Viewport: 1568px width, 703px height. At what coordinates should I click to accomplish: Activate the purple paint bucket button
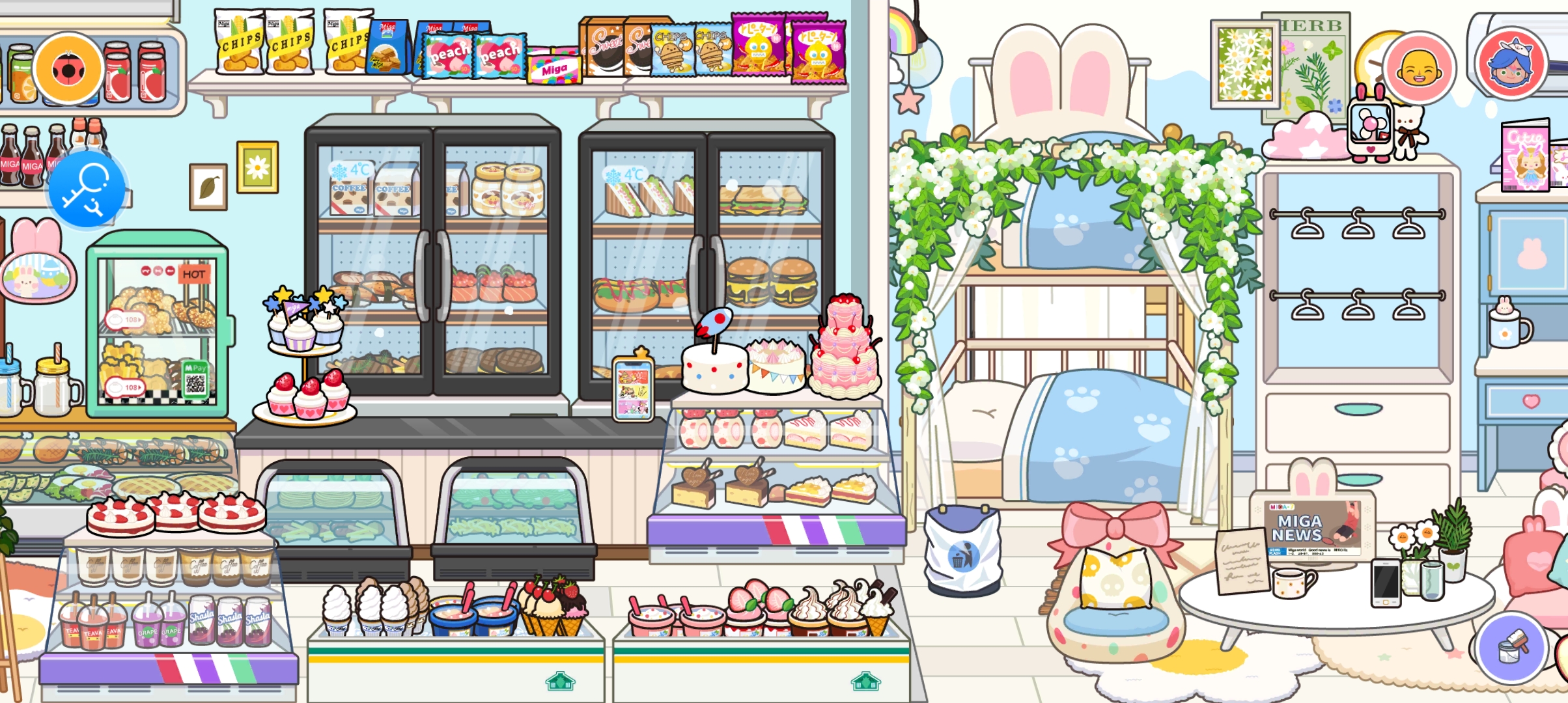coord(1511,647)
